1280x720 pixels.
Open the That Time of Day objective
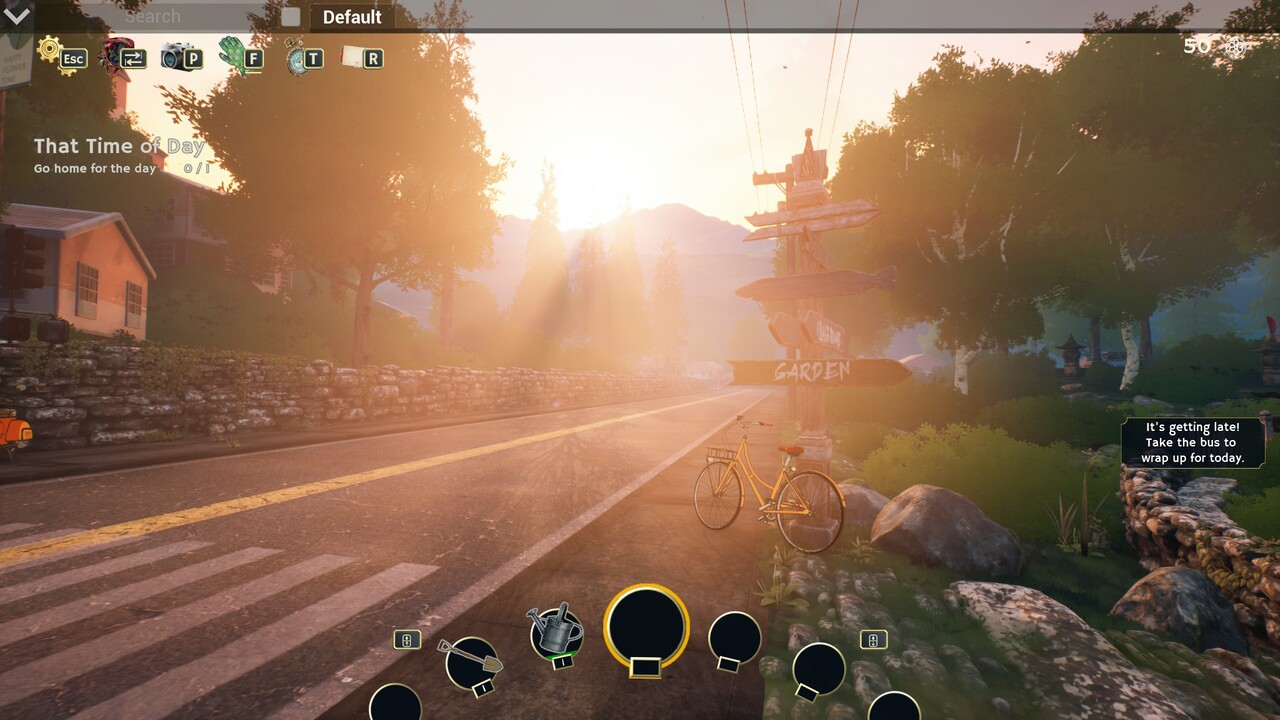tap(119, 146)
